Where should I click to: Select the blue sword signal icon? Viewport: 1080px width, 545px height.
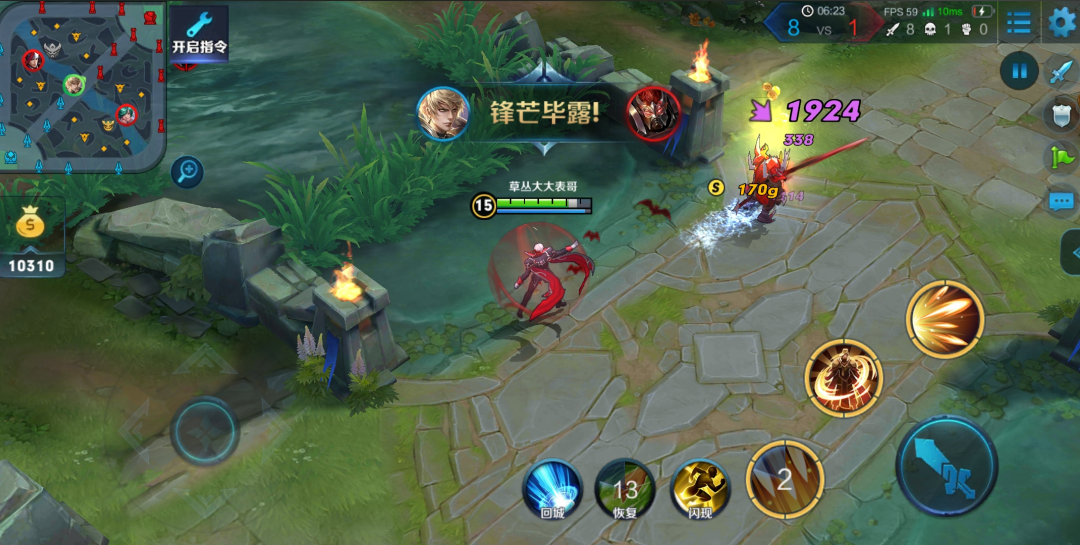1060,71
